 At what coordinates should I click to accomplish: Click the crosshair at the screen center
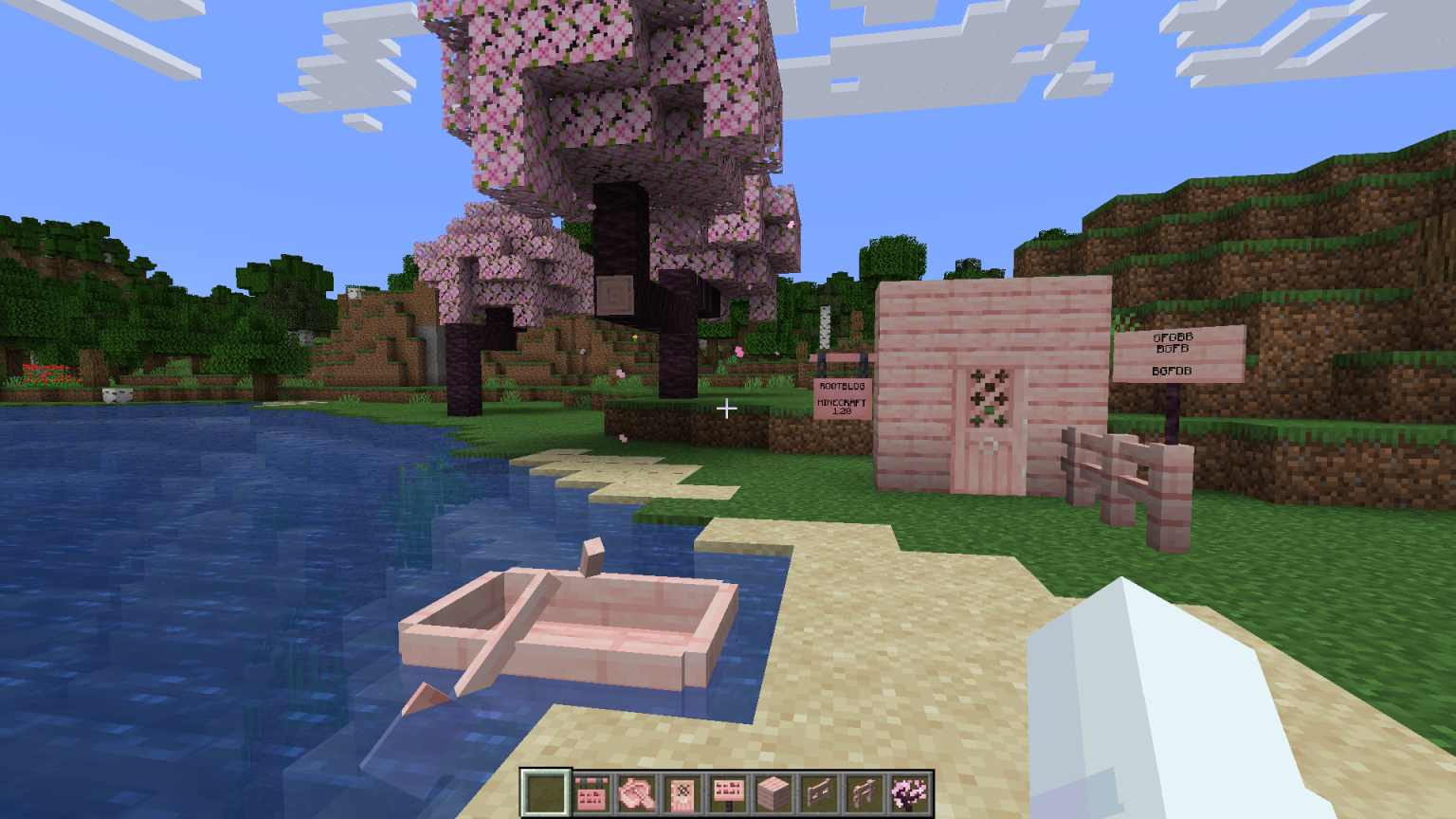click(728, 409)
